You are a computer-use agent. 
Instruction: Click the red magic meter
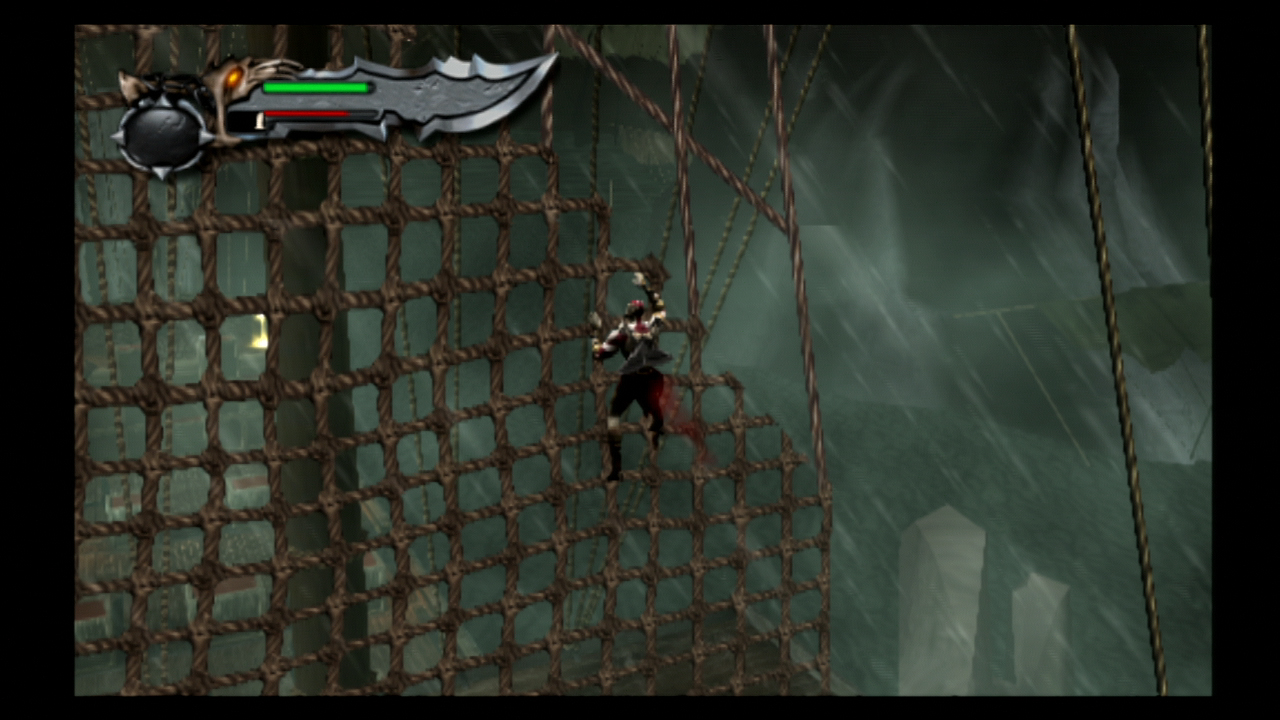click(x=305, y=112)
